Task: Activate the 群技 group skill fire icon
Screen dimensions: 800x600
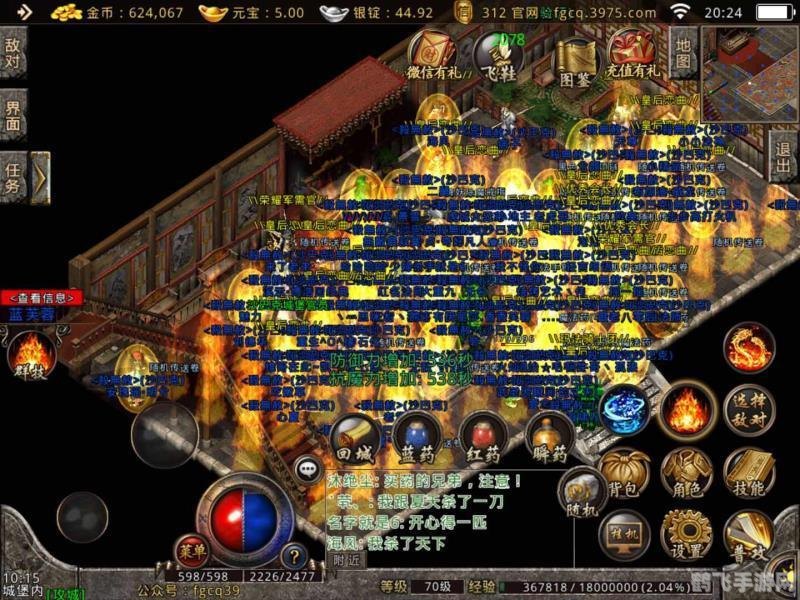Action: pos(31,355)
